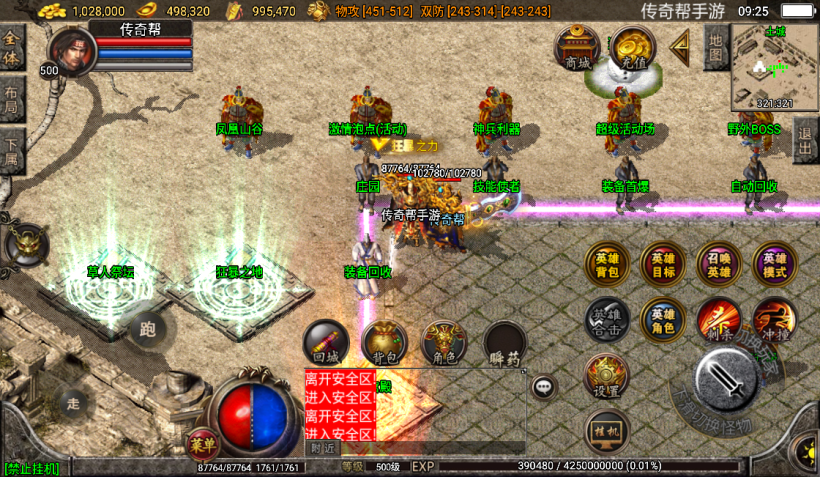Image resolution: width=820 pixels, height=477 pixels.
Task: Open the 英雄背包 hero bag
Action: (x=606, y=264)
